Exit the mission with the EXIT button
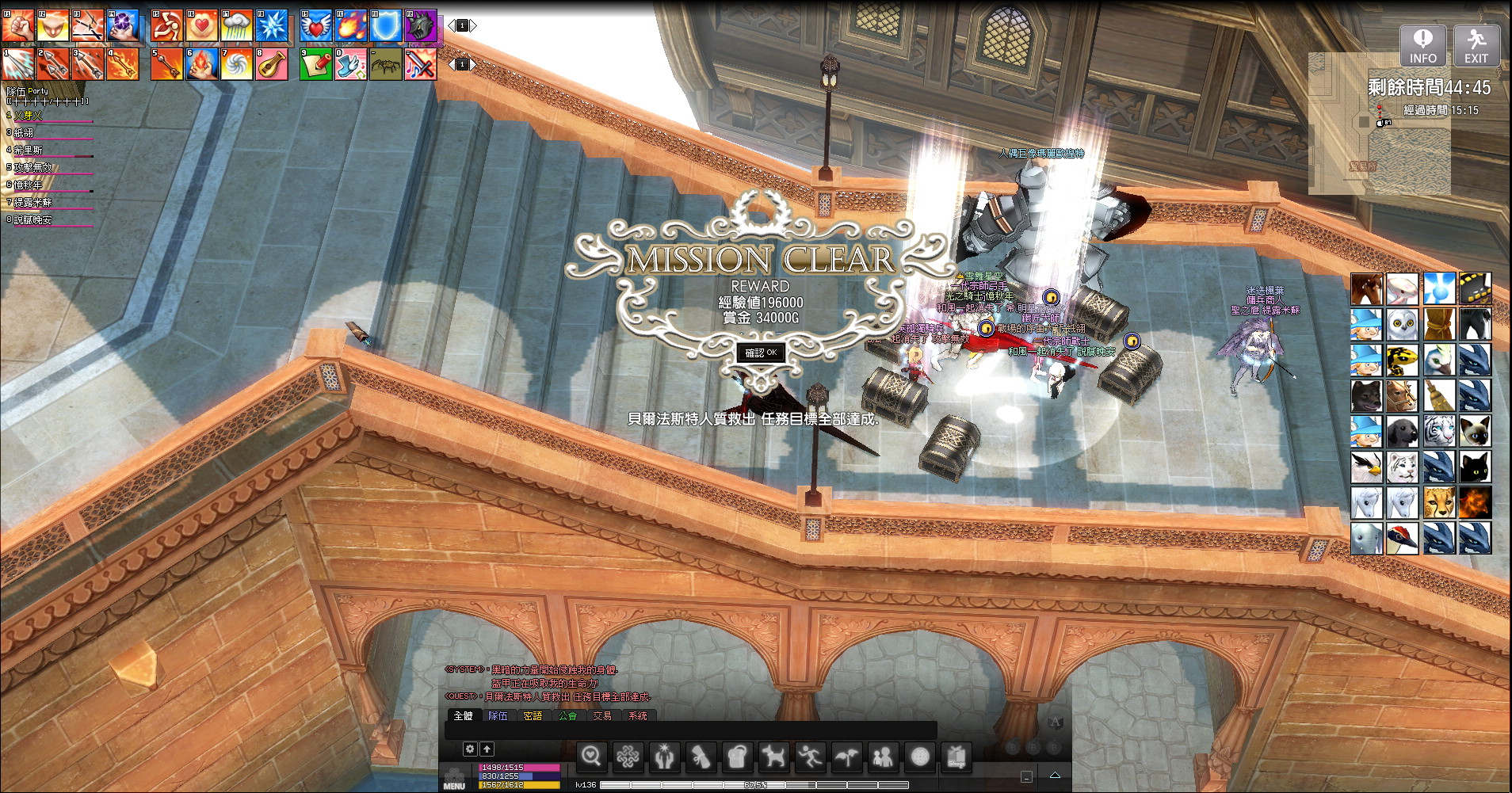This screenshot has height=793, width=1512. [1476, 45]
